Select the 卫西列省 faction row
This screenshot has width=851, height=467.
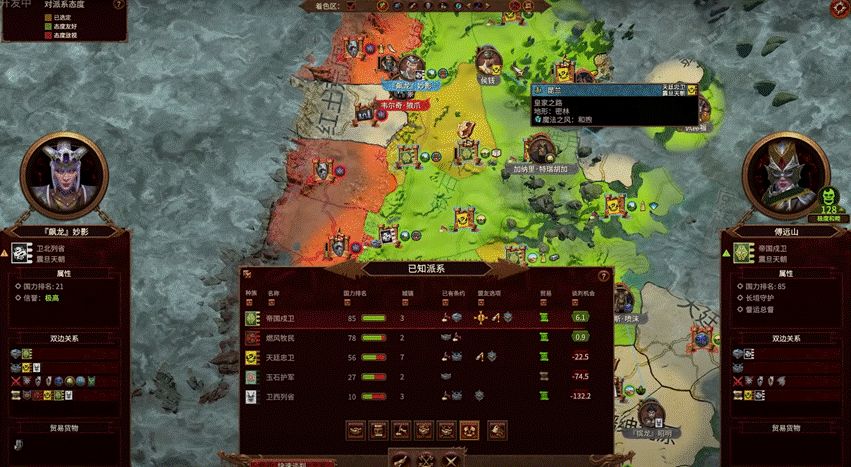coord(300,396)
